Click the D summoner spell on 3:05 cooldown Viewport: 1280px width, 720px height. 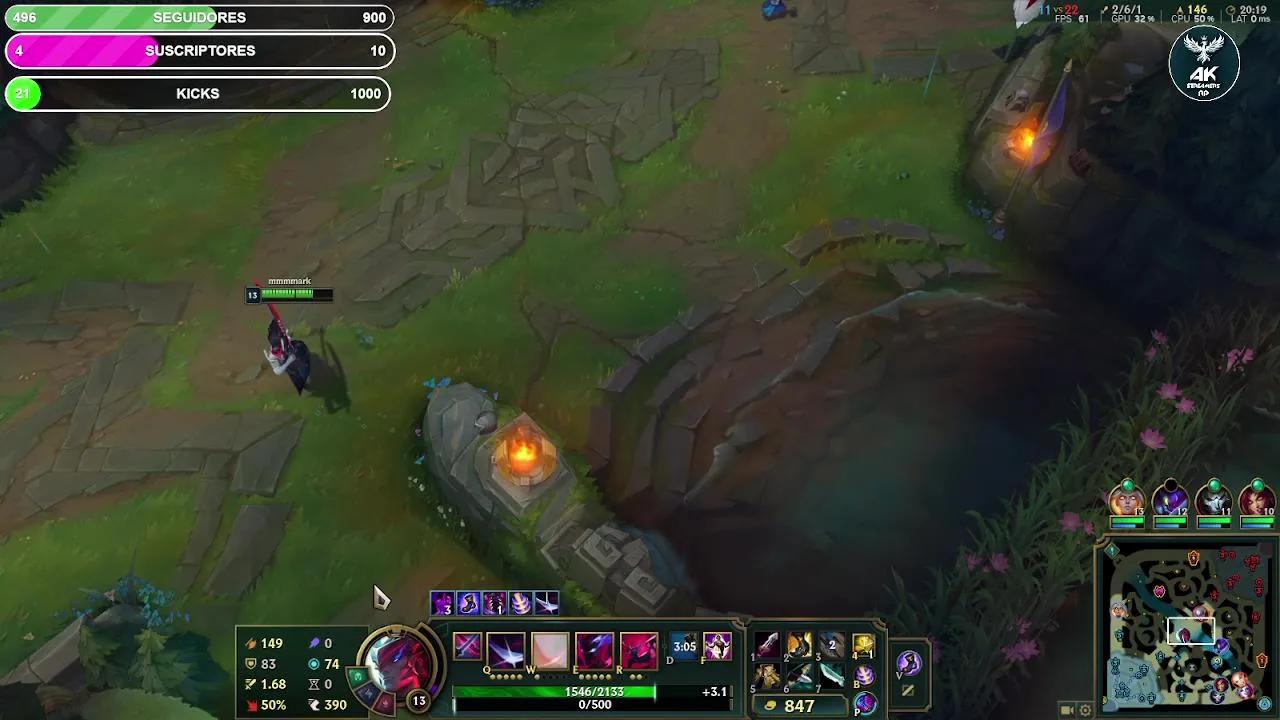tap(684, 648)
